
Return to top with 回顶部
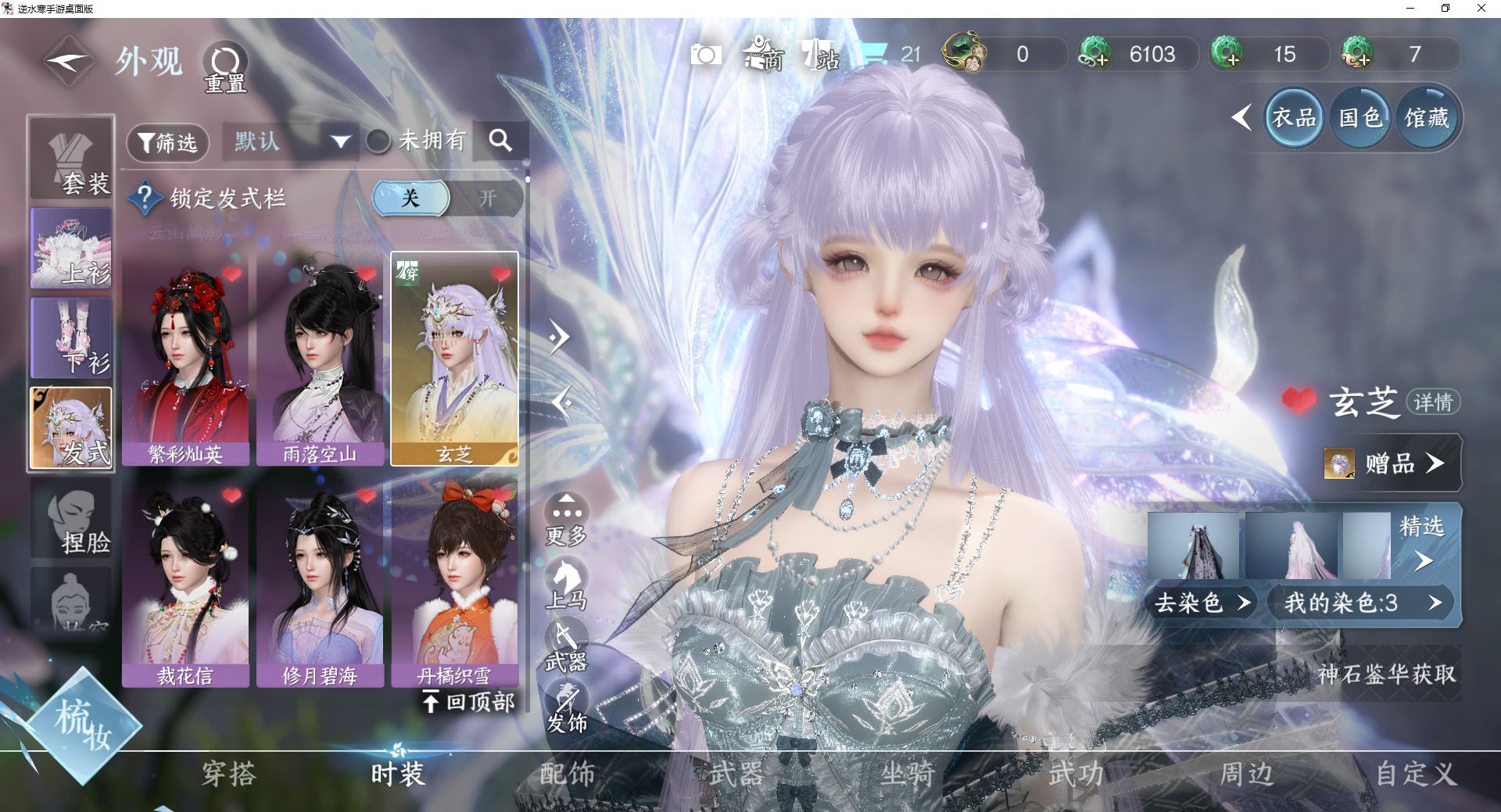(x=469, y=702)
